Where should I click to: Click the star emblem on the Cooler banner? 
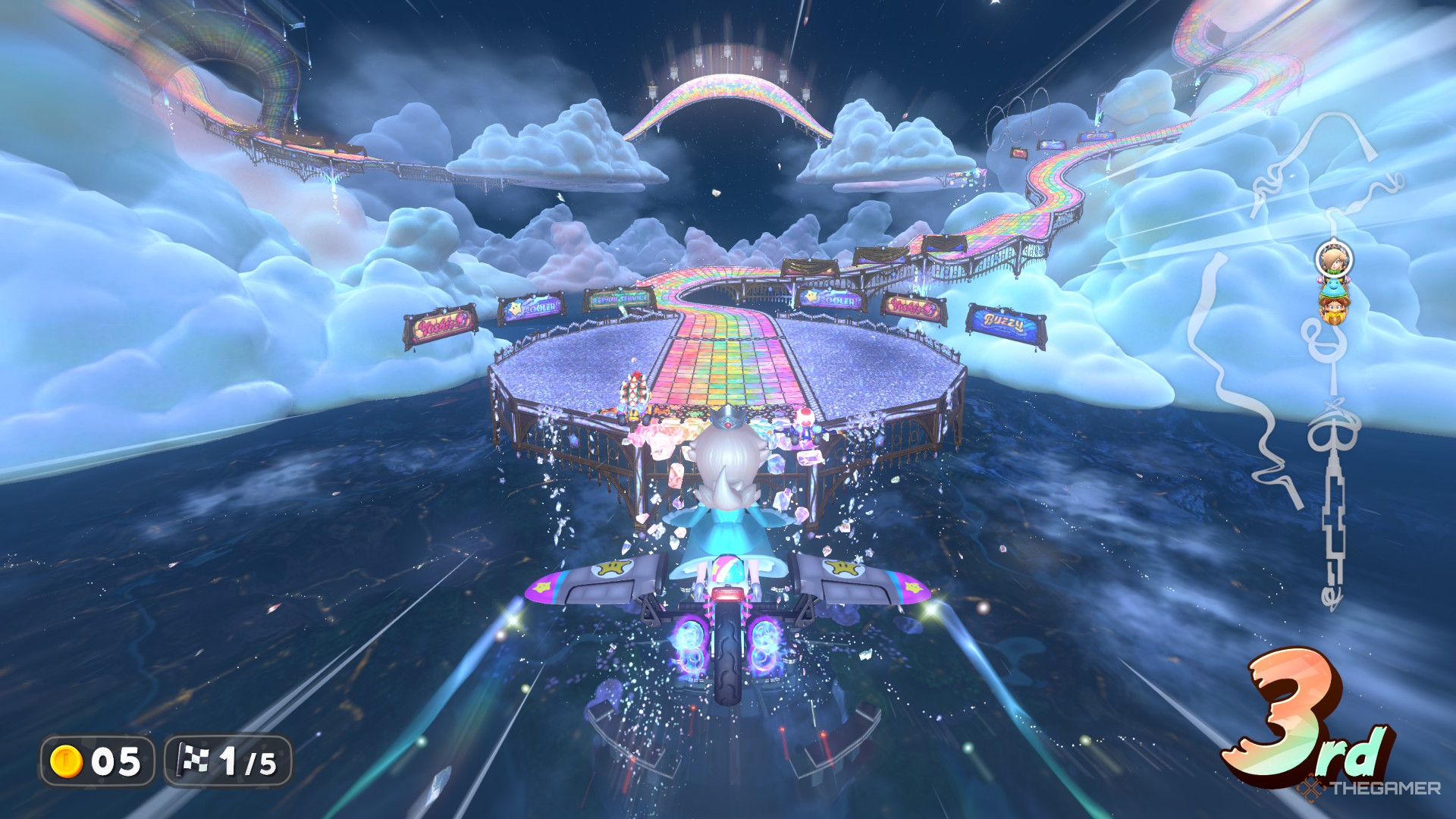coord(516,308)
